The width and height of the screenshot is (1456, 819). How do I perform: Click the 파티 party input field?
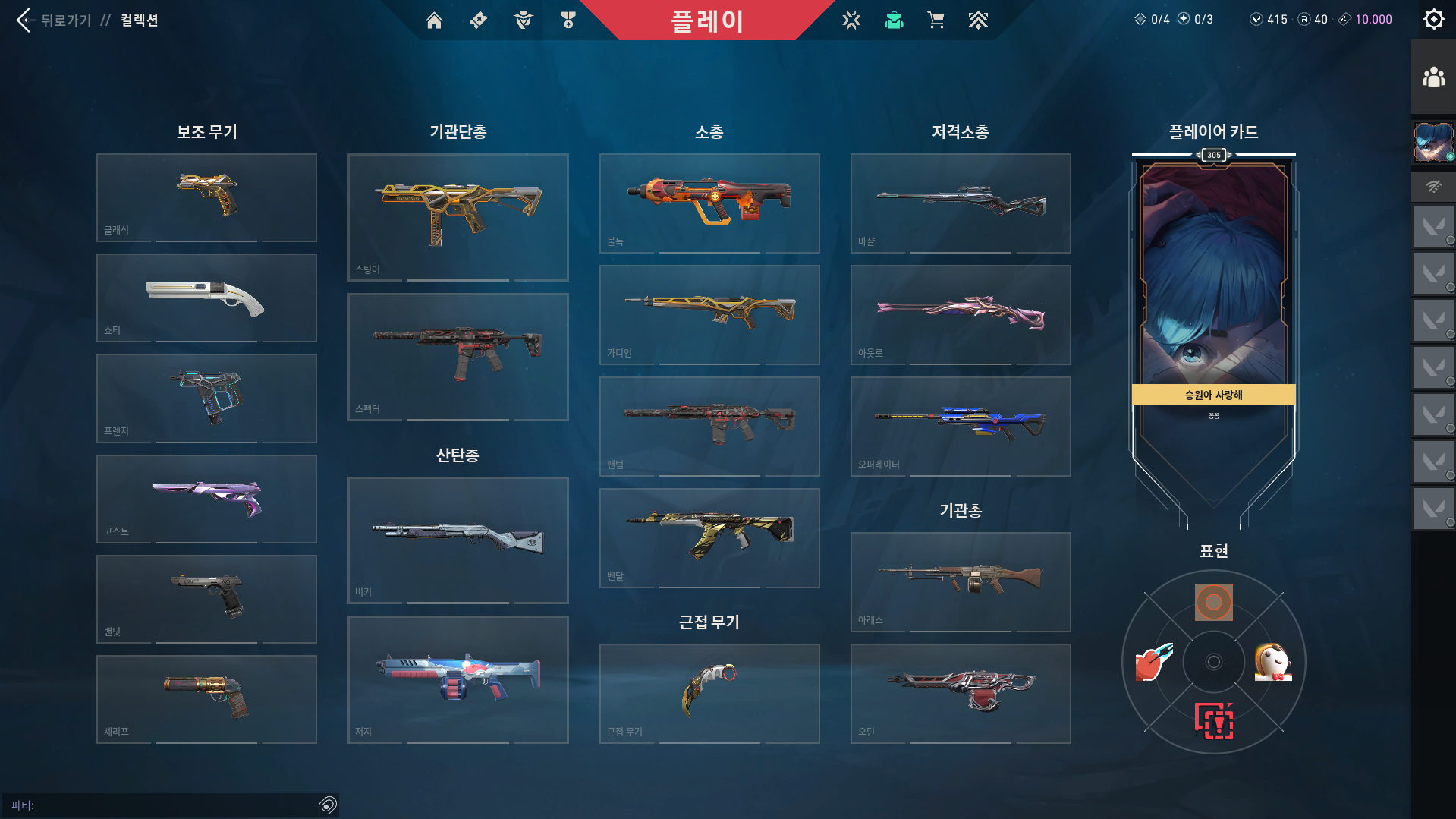(x=167, y=806)
